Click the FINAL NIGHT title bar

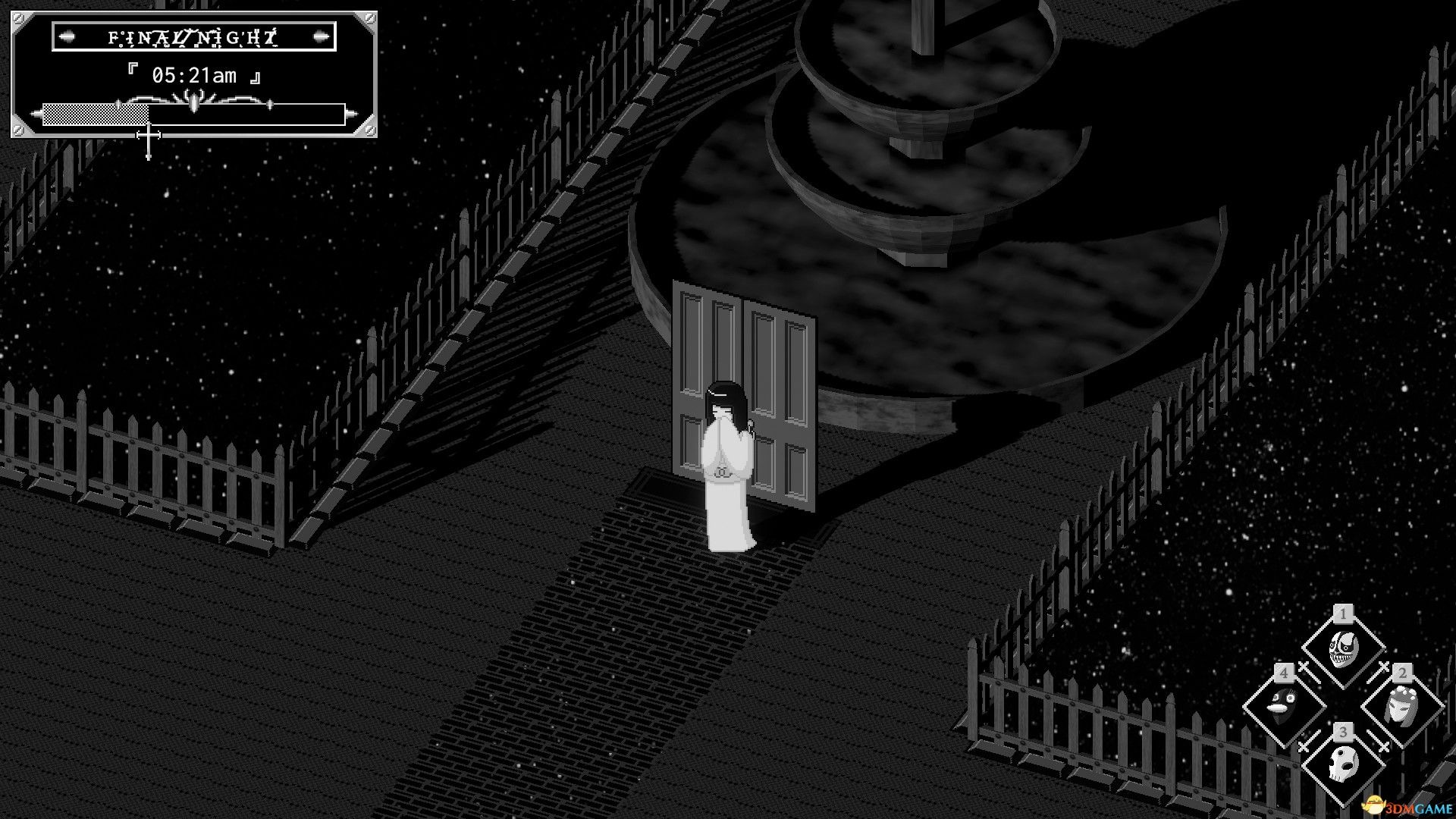(191, 37)
